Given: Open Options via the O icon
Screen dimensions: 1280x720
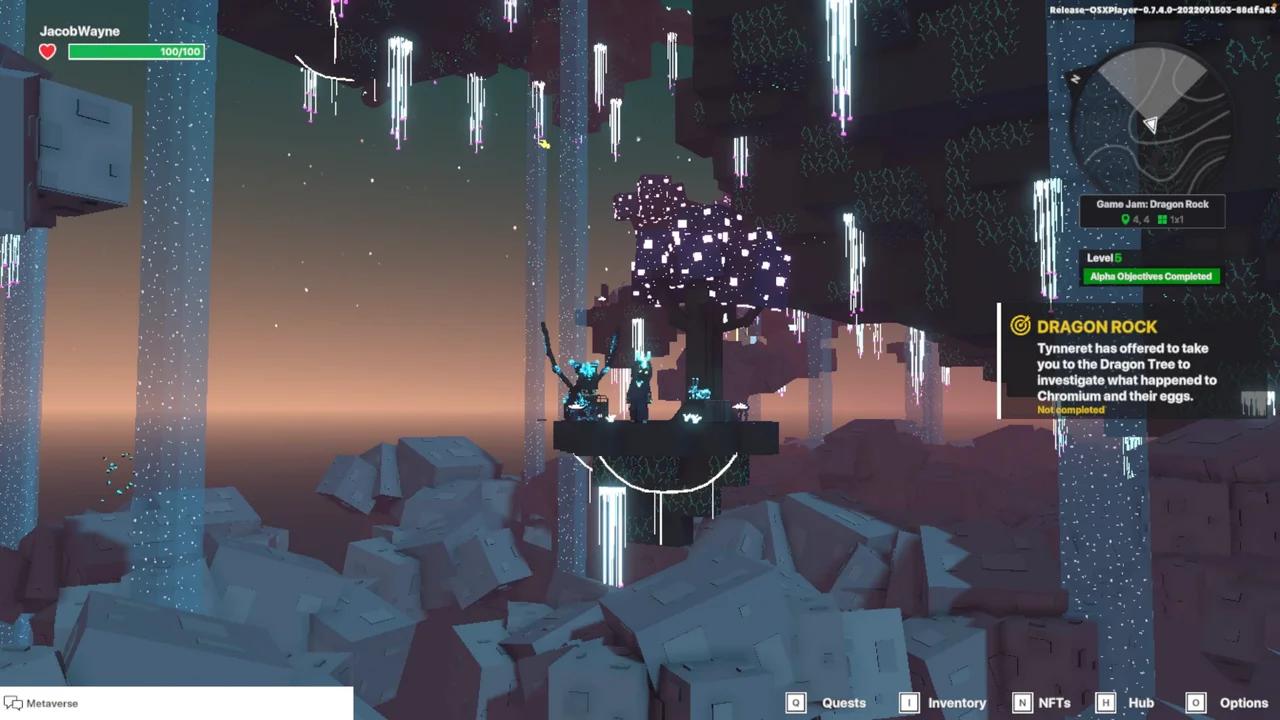Looking at the screenshot, I should 1196,702.
